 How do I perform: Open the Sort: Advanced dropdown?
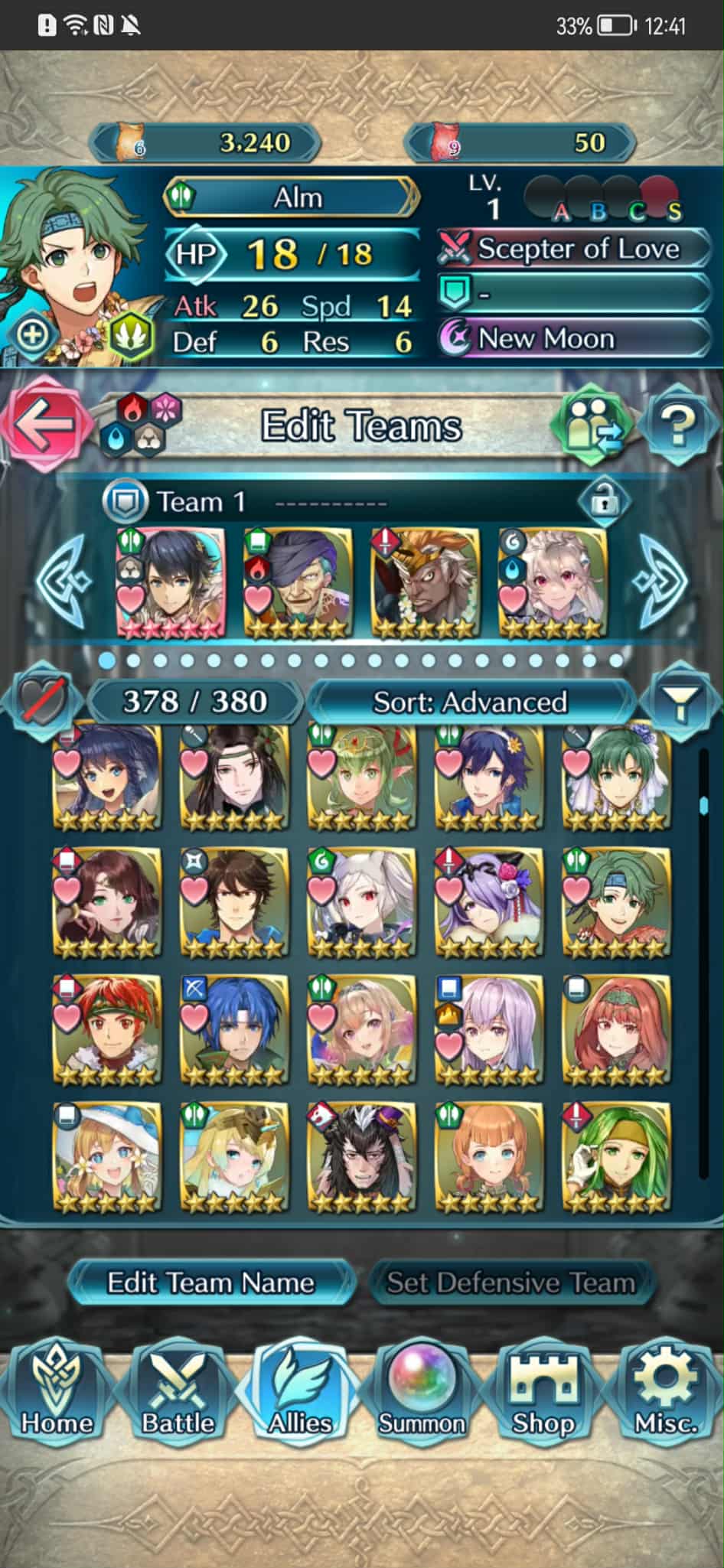click(x=470, y=702)
